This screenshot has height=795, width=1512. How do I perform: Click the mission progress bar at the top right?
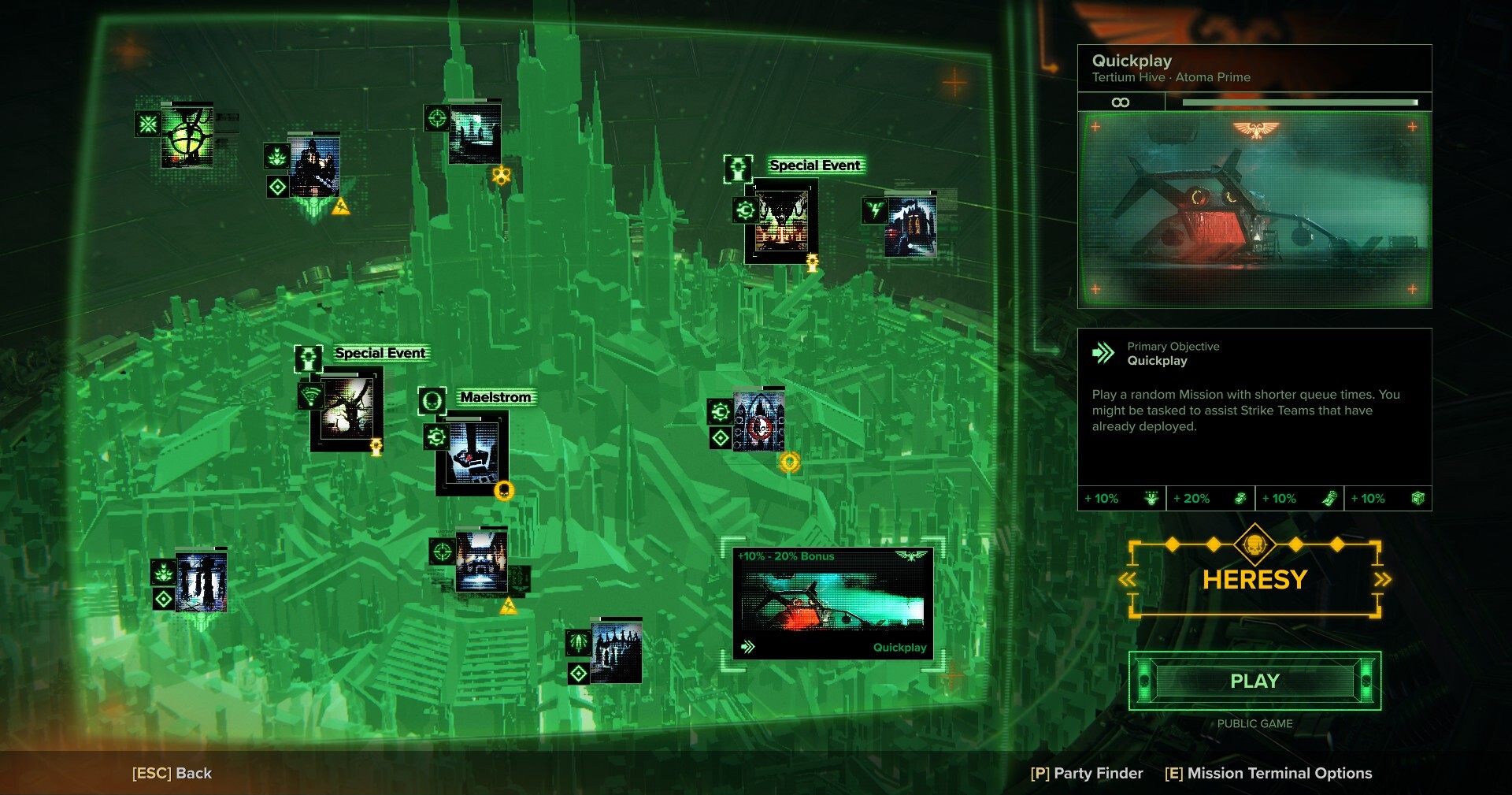(1299, 102)
